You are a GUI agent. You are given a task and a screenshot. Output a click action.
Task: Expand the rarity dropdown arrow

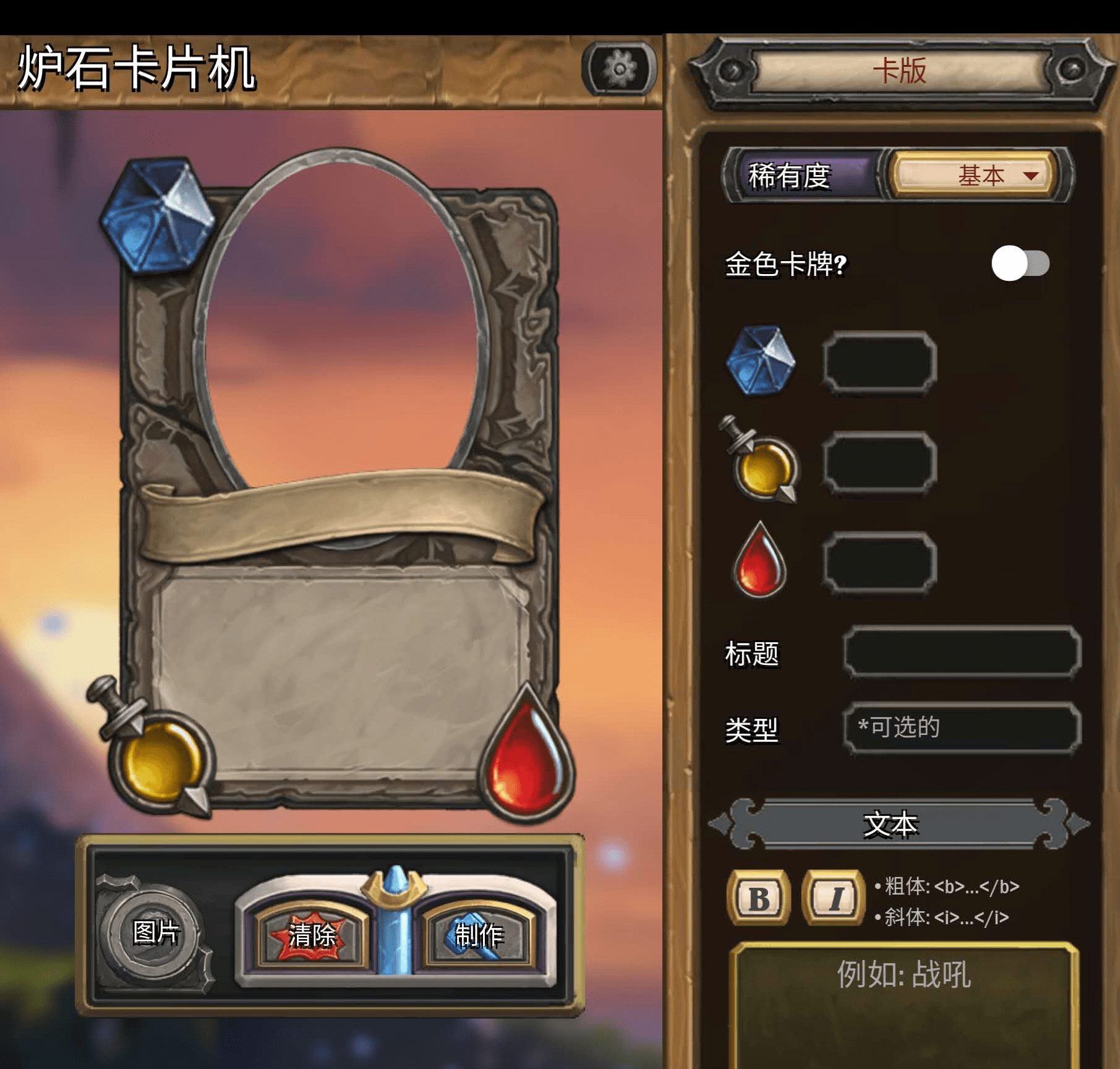[x=1030, y=176]
